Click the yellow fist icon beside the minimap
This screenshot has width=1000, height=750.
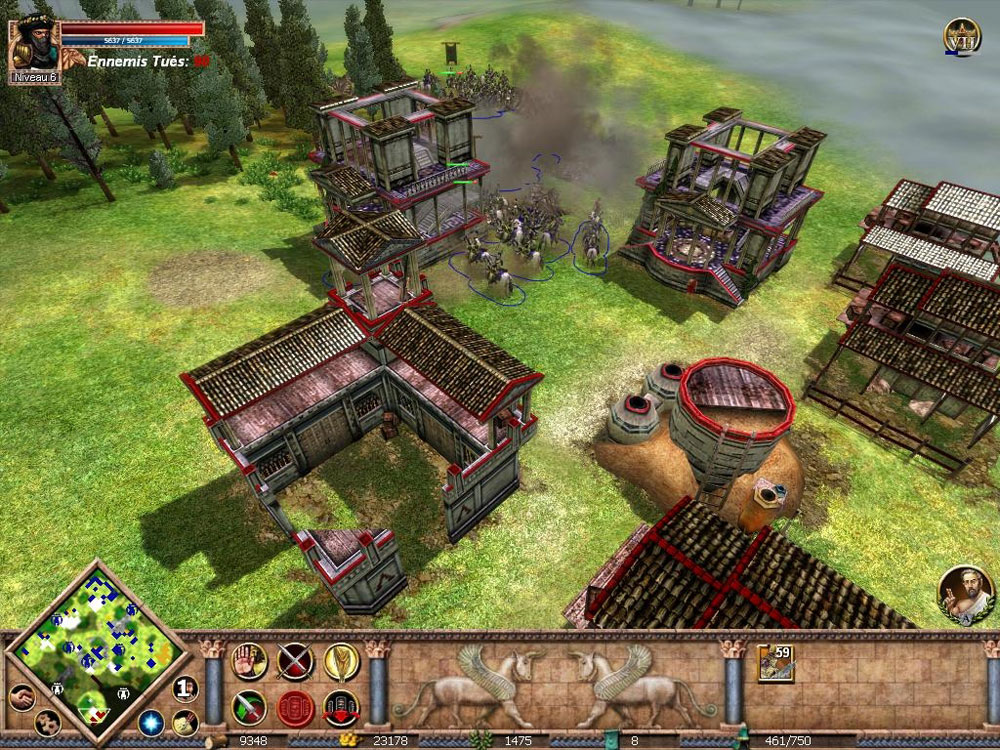[183, 723]
